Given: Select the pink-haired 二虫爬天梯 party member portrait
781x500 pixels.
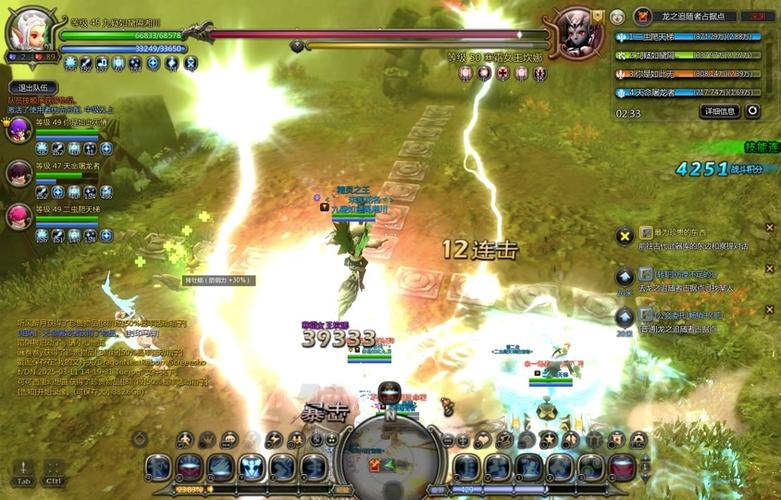Looking at the screenshot, I should tap(19, 216).
